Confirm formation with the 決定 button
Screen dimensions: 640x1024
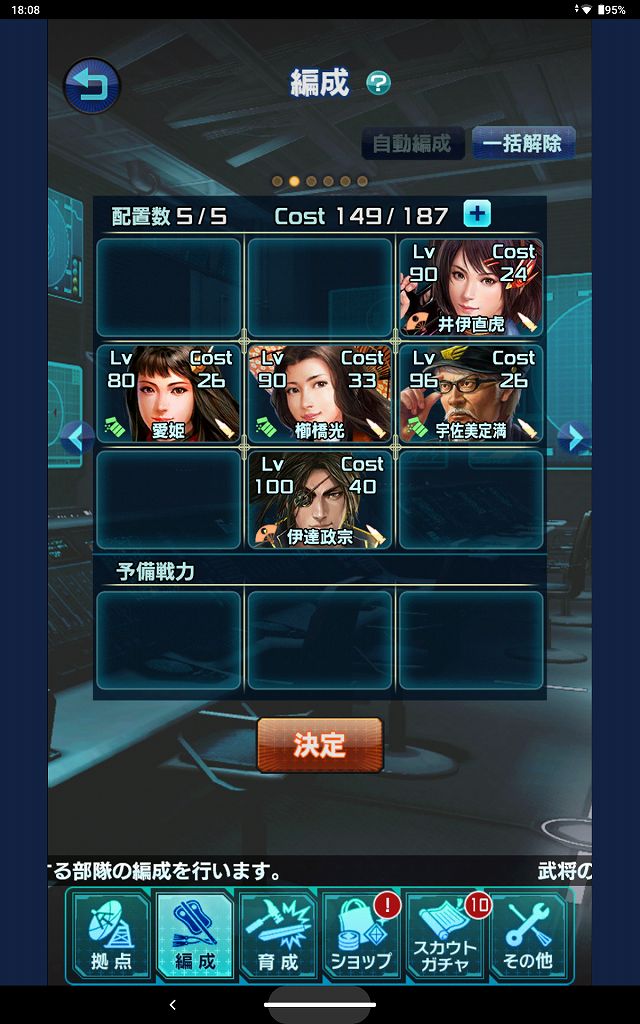[x=320, y=745]
